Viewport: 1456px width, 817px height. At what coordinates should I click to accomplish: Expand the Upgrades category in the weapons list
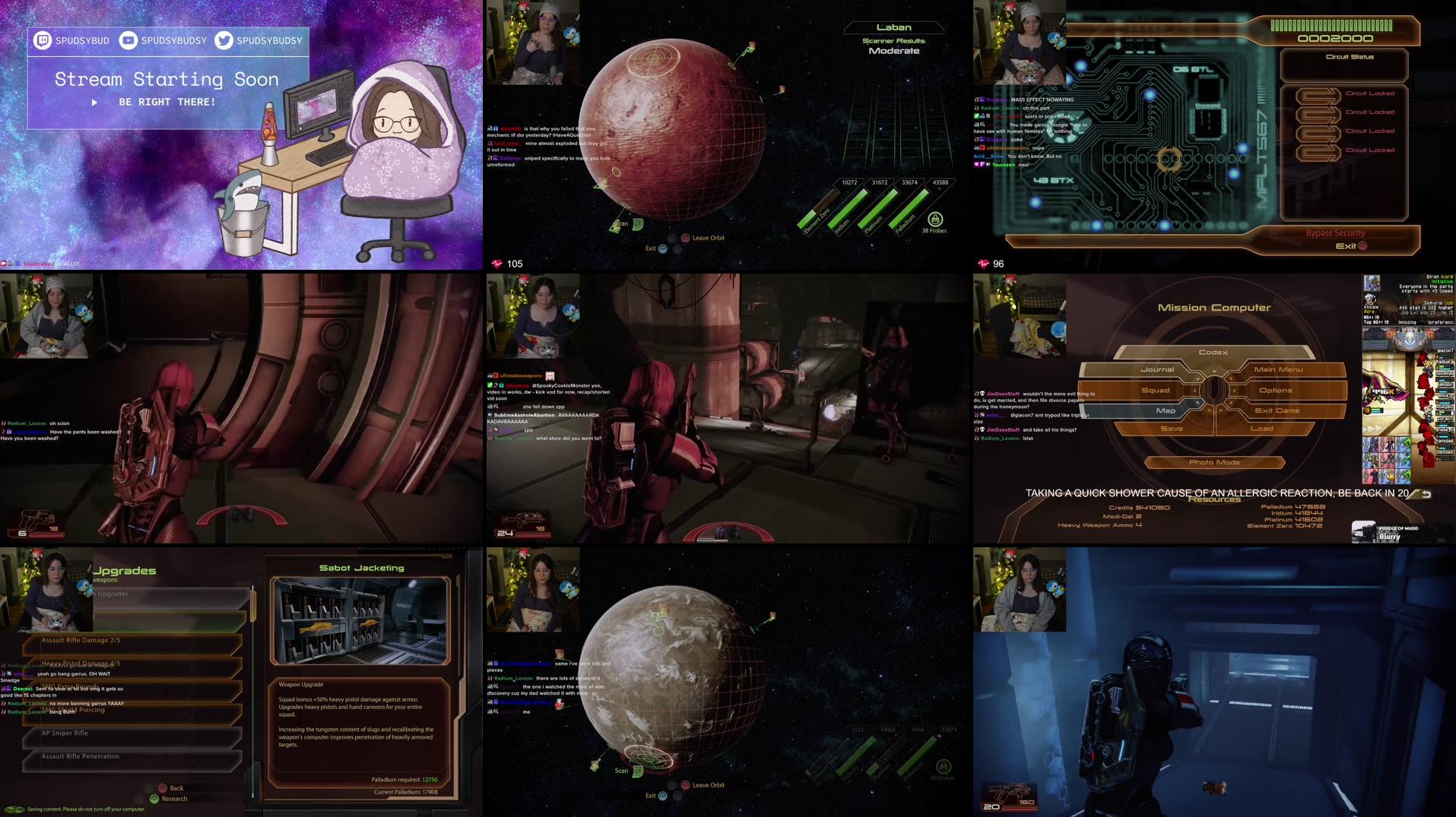tap(114, 593)
